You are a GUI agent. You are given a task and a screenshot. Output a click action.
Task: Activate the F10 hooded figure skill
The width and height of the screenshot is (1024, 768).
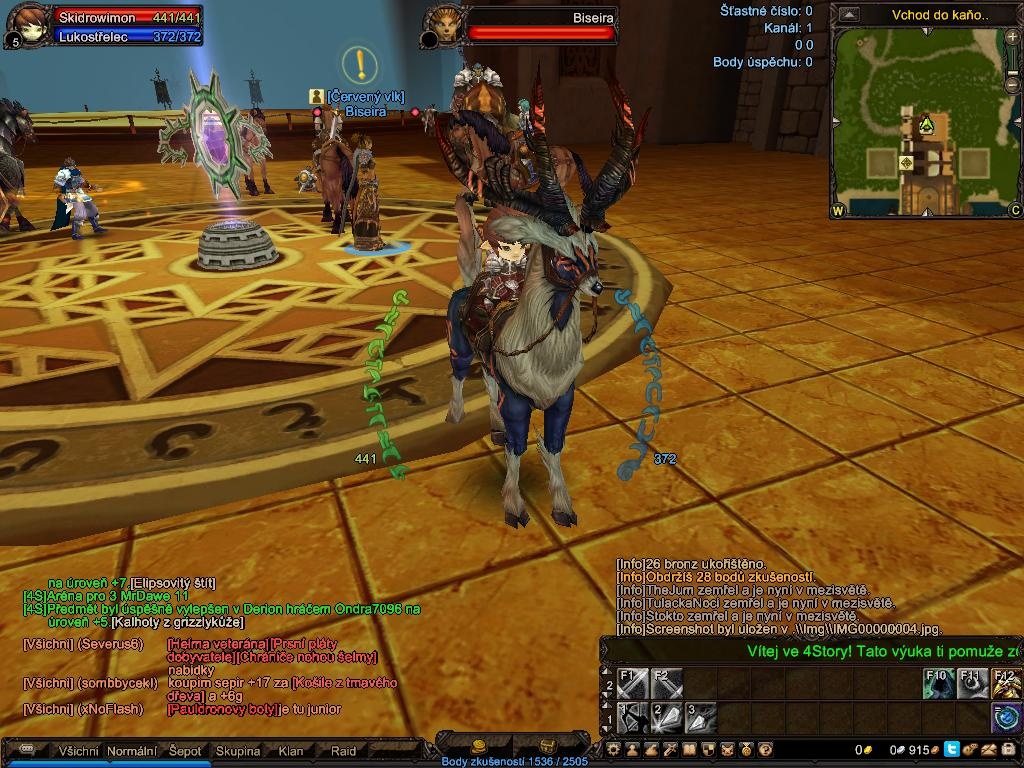pyautogui.click(x=940, y=684)
